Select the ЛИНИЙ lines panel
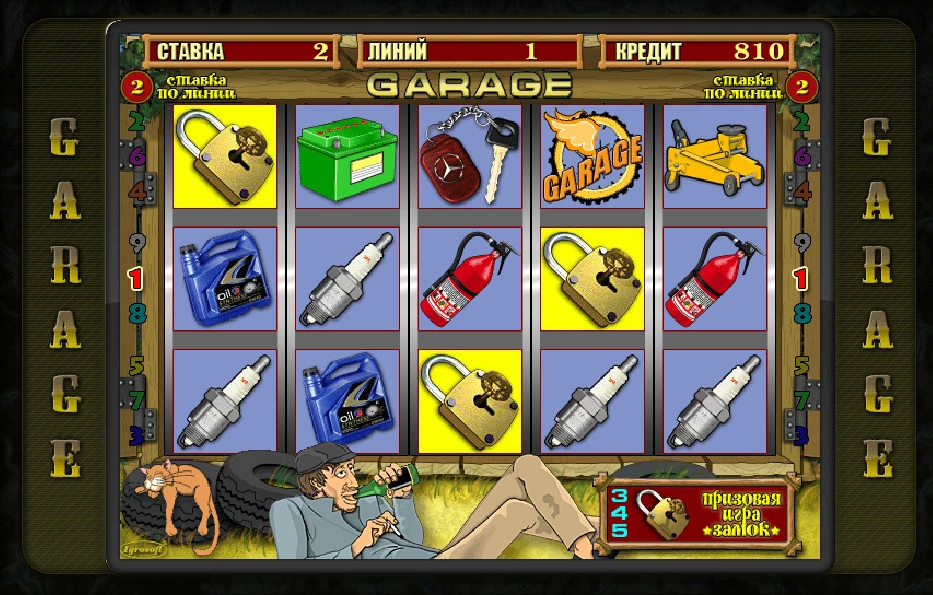 pos(468,51)
